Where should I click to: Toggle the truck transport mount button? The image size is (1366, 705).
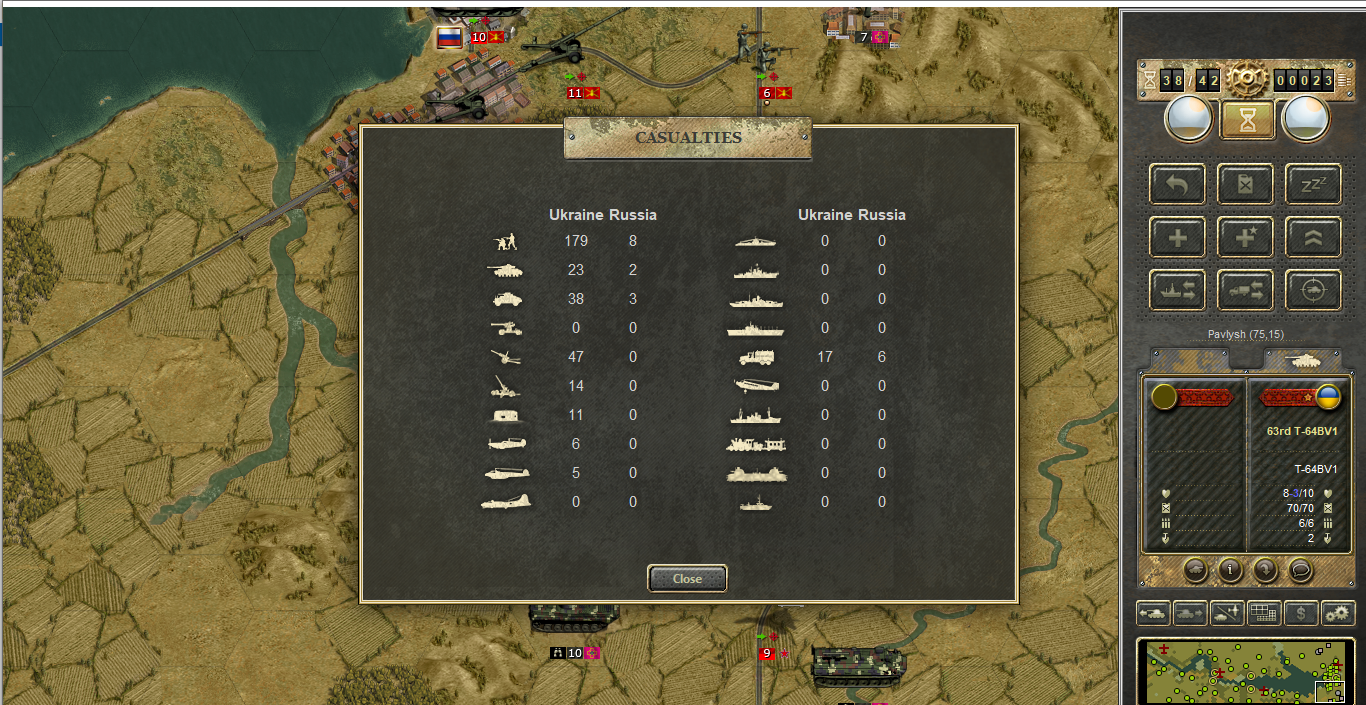[x=1245, y=290]
